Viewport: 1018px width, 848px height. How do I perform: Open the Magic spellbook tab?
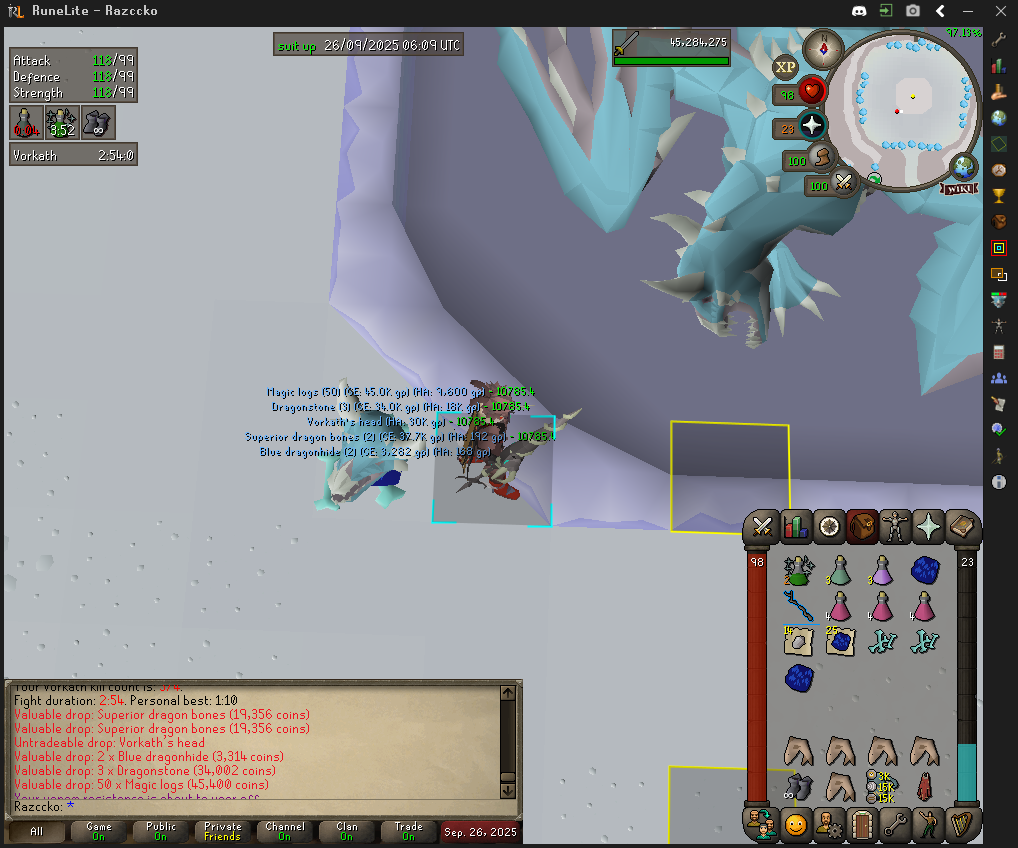[961, 526]
